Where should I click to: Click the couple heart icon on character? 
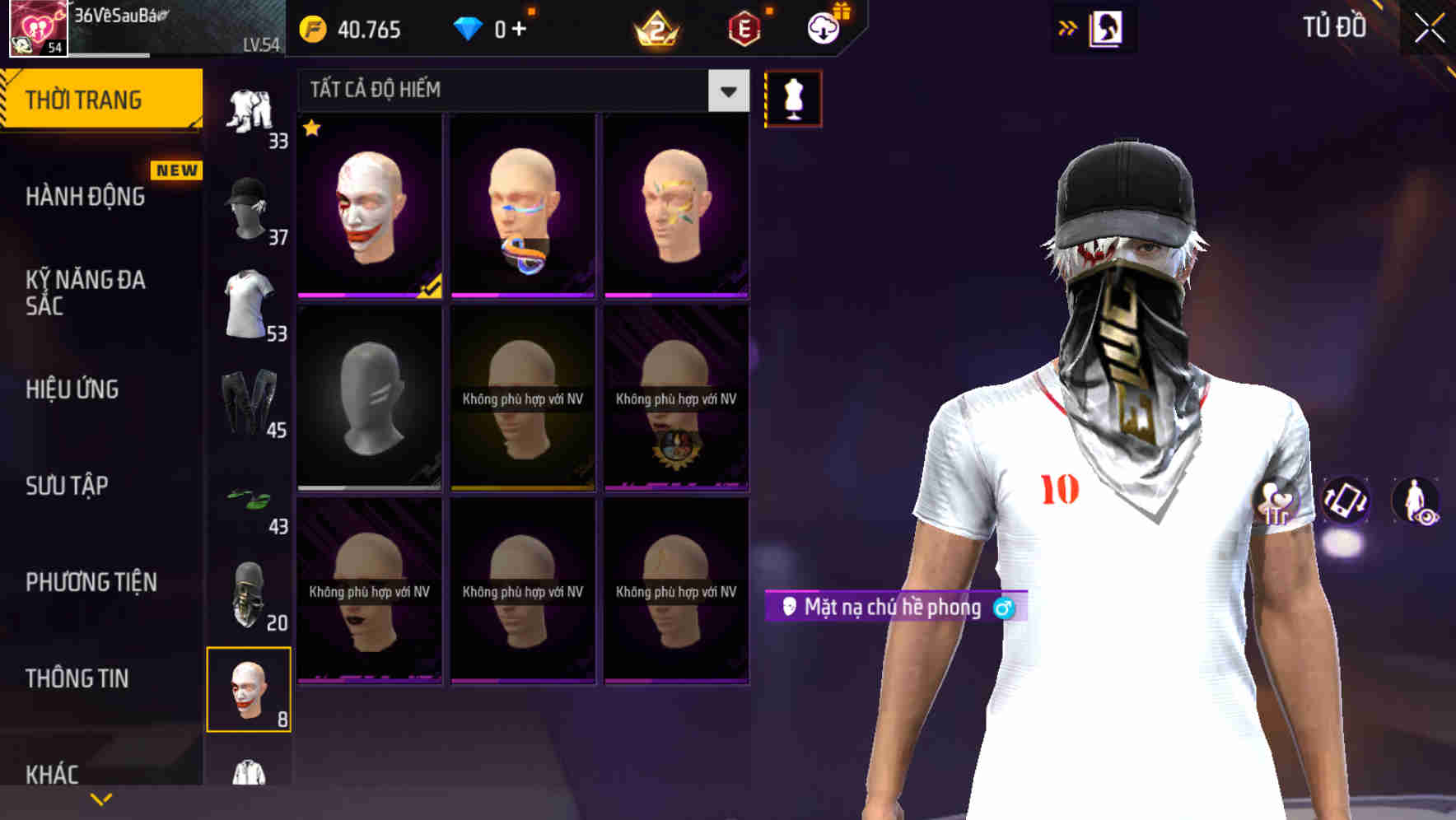tap(1276, 503)
